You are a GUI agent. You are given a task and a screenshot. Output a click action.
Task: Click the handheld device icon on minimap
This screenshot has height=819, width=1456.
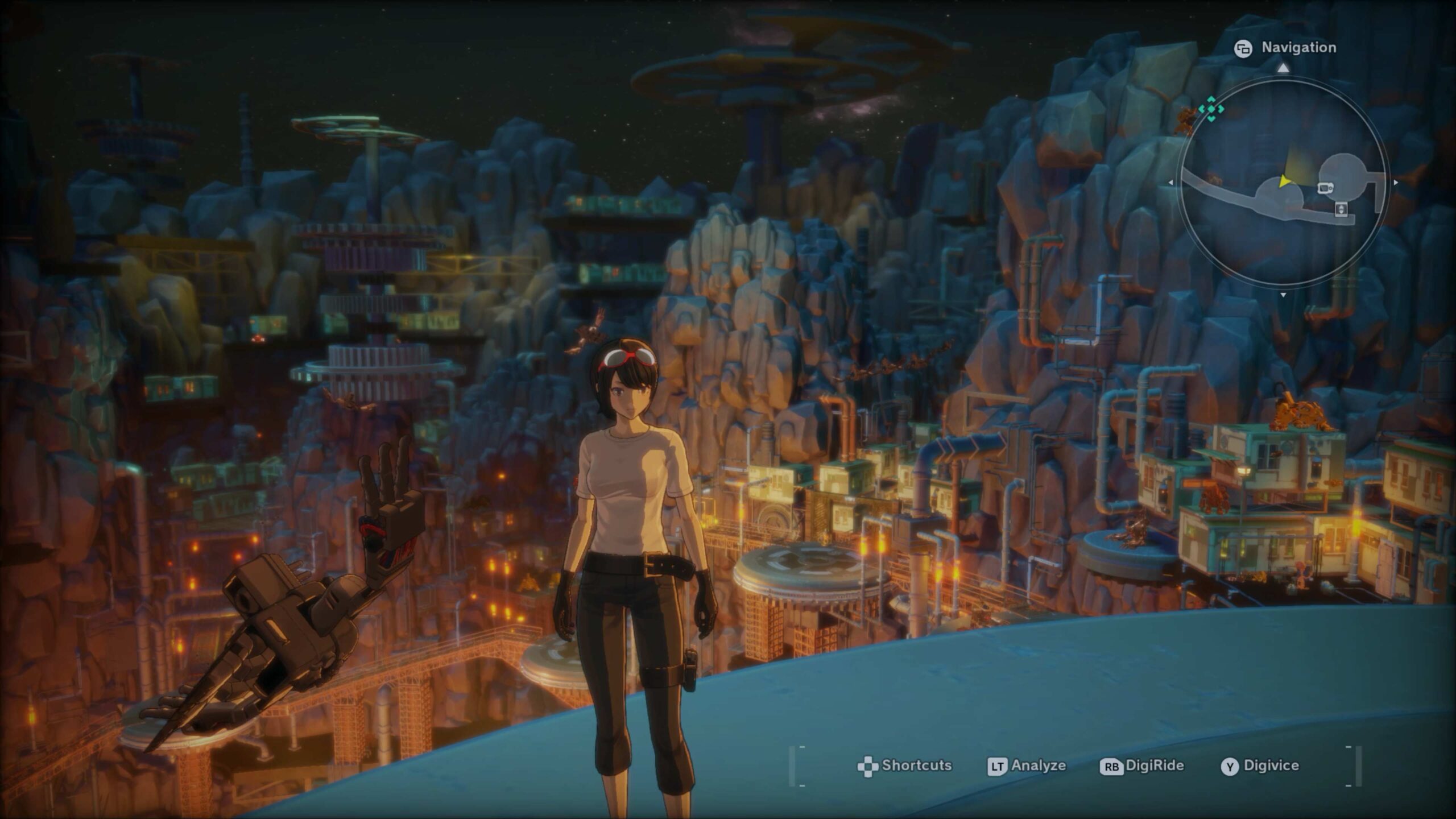1325,188
